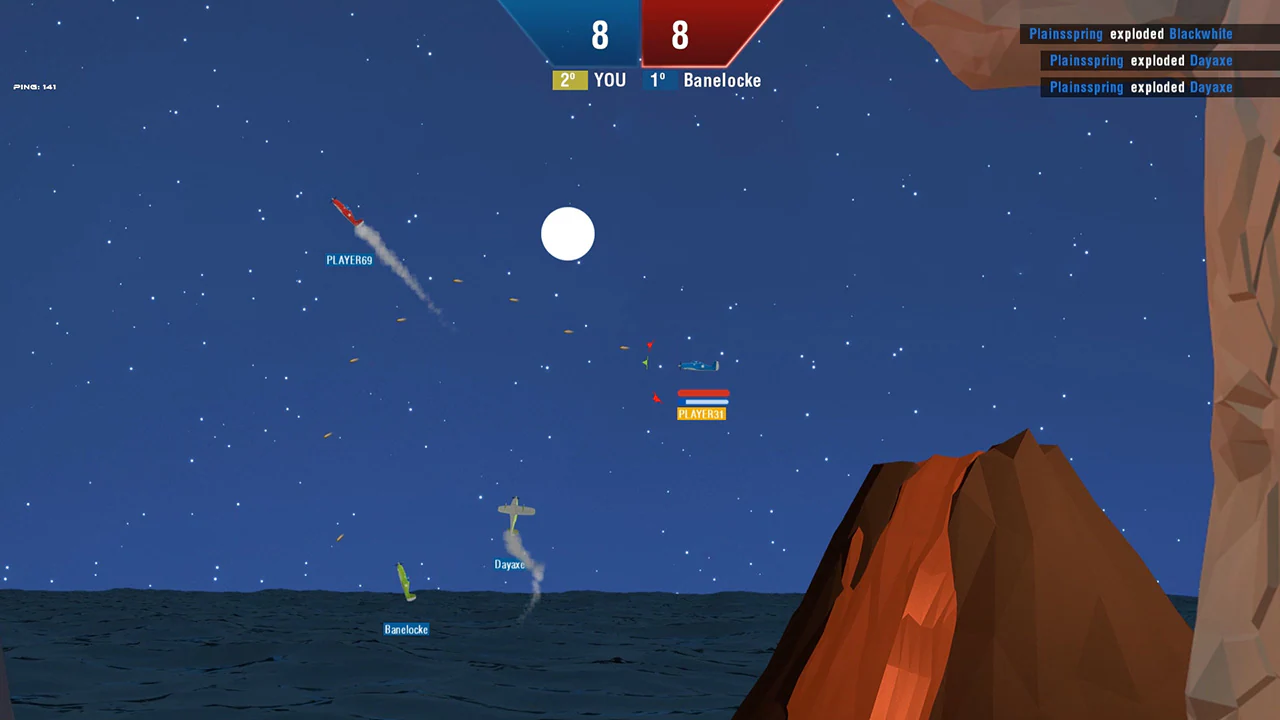This screenshot has height=720, width=1280.
Task: Select the YOU scoreboard entry
Action: (609, 80)
